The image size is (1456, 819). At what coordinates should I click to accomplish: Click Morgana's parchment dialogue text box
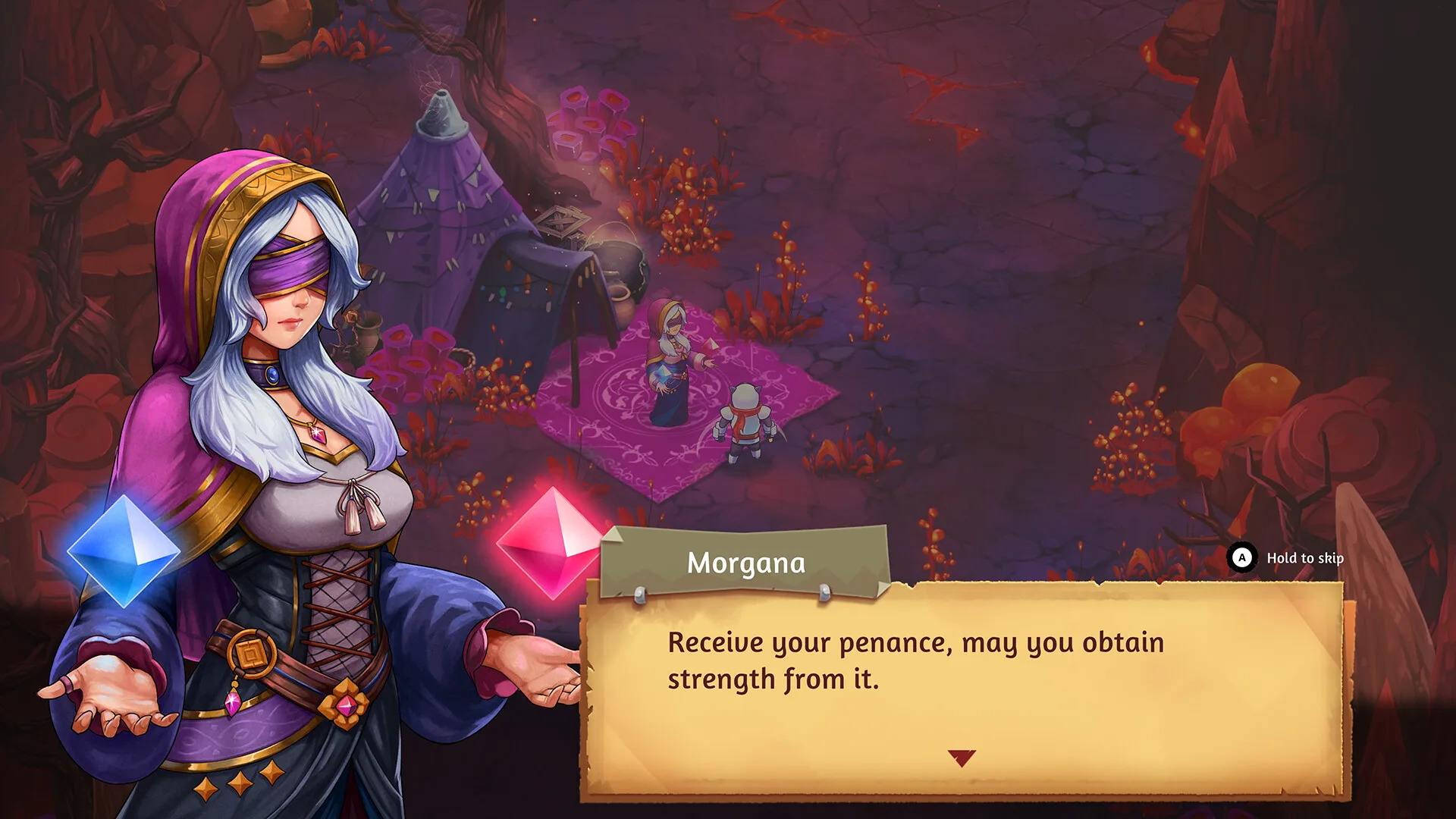(x=963, y=682)
